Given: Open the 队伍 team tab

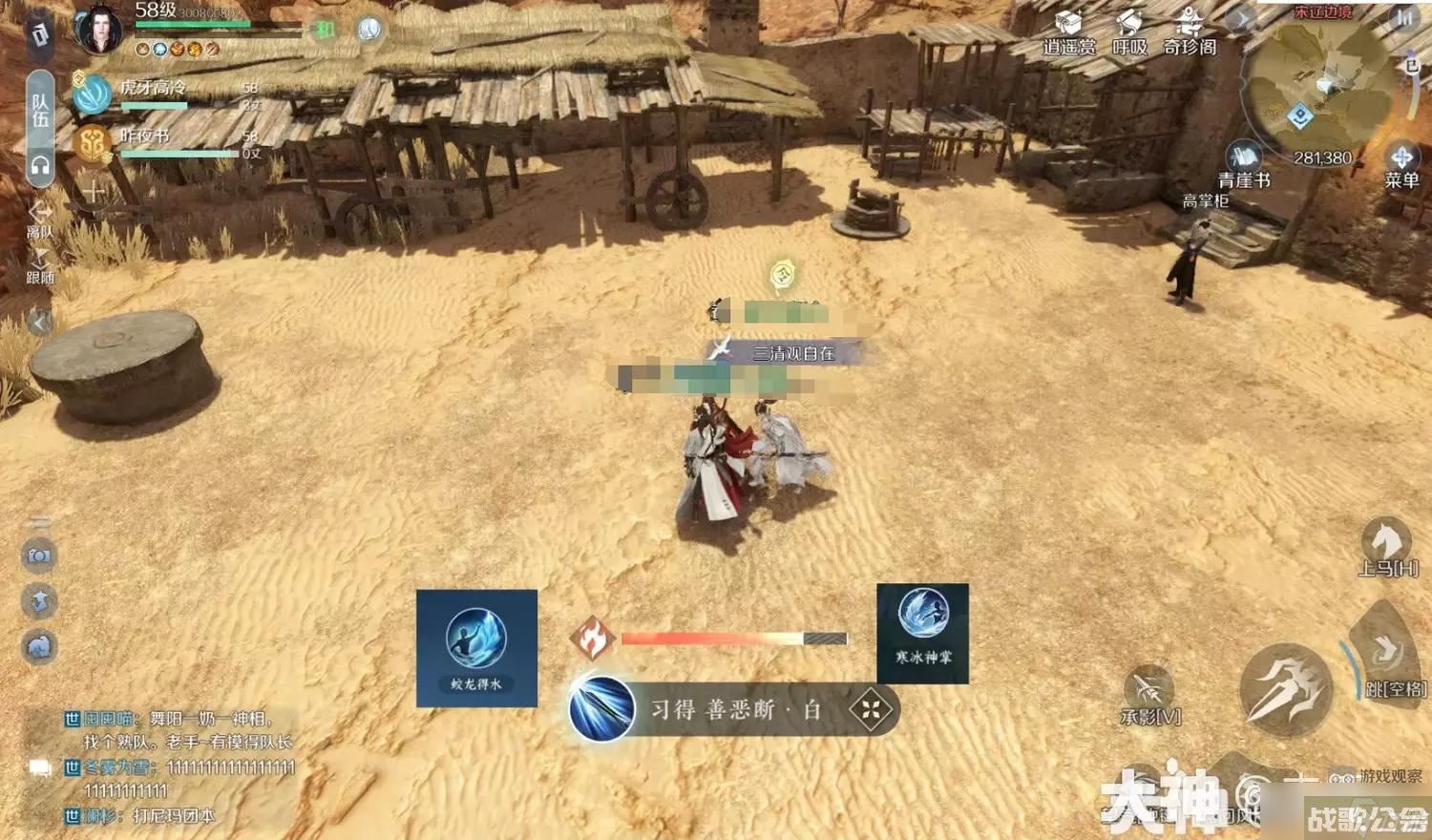Looking at the screenshot, I should [x=40, y=110].
